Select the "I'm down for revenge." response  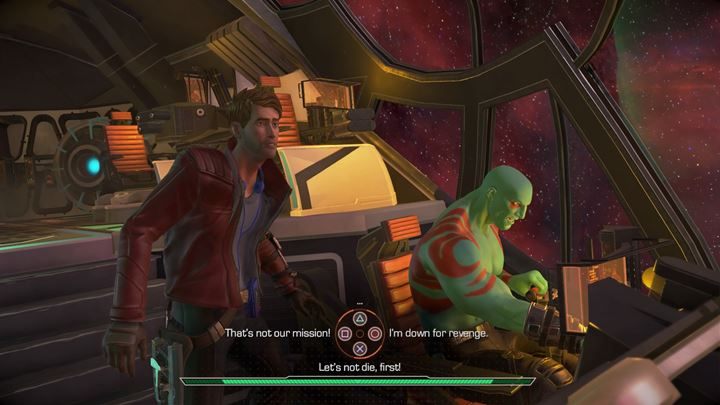tap(437, 332)
